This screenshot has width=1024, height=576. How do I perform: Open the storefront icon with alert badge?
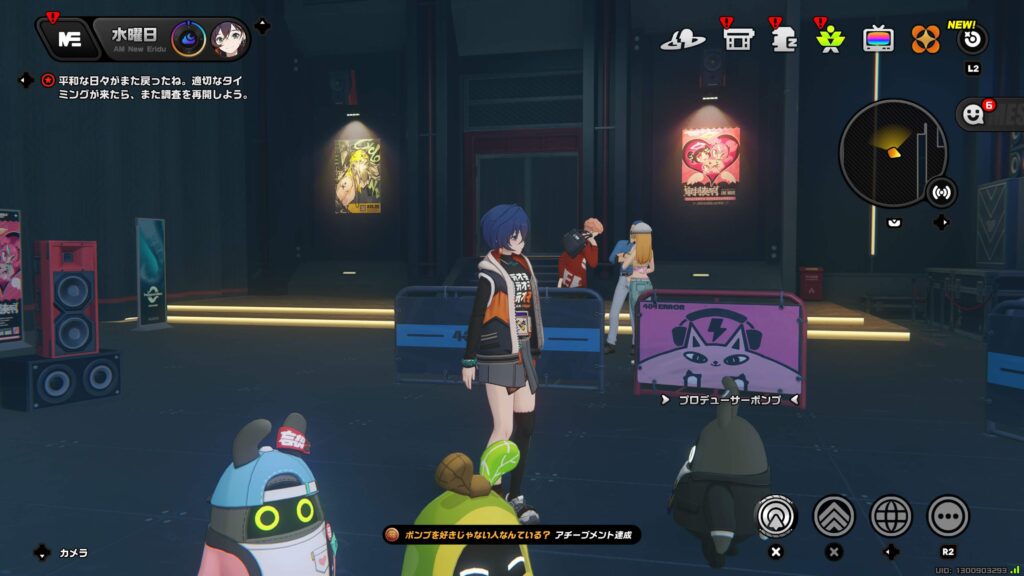[x=738, y=40]
